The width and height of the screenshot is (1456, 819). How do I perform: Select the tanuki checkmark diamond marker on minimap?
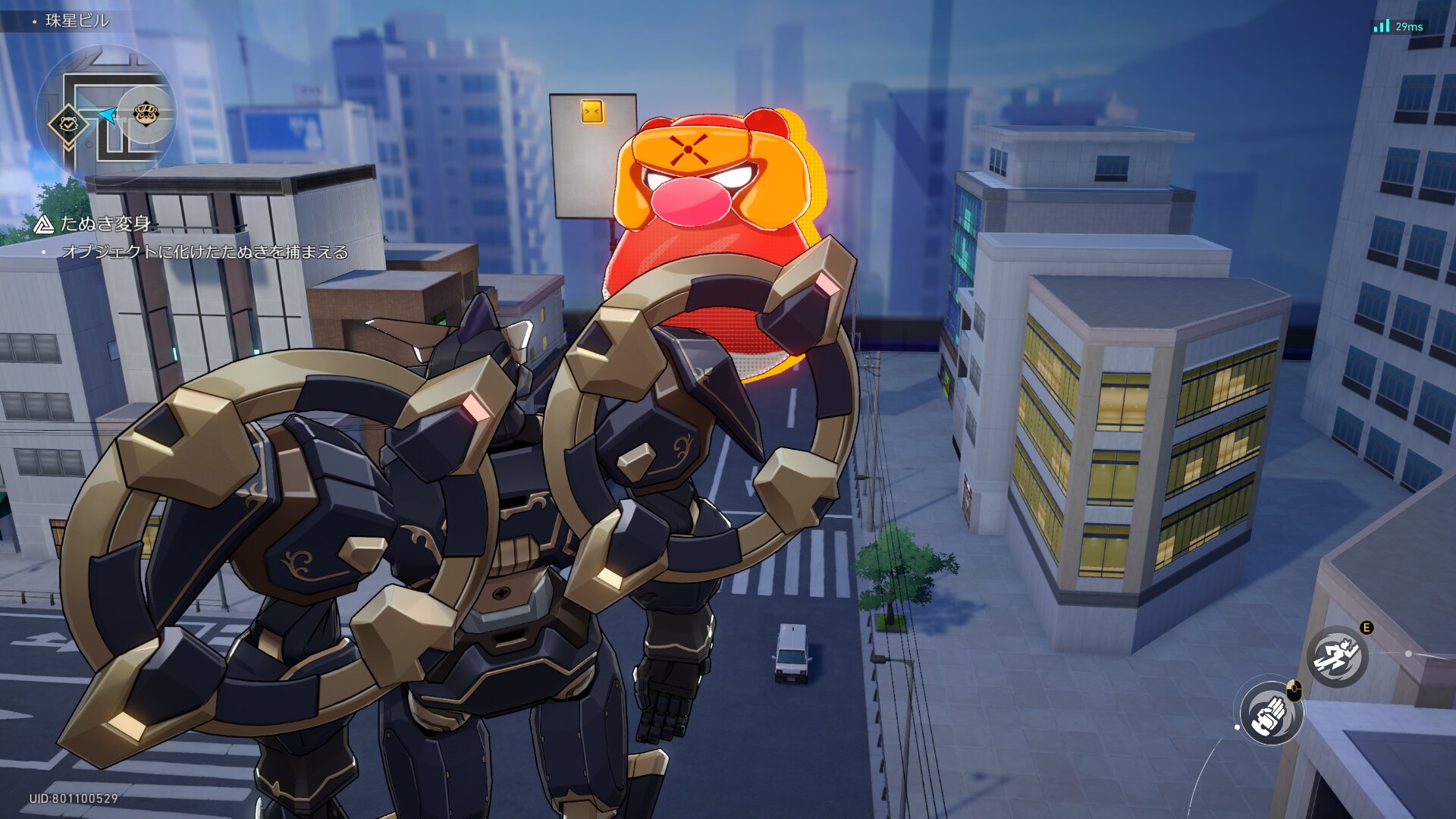tap(67, 124)
